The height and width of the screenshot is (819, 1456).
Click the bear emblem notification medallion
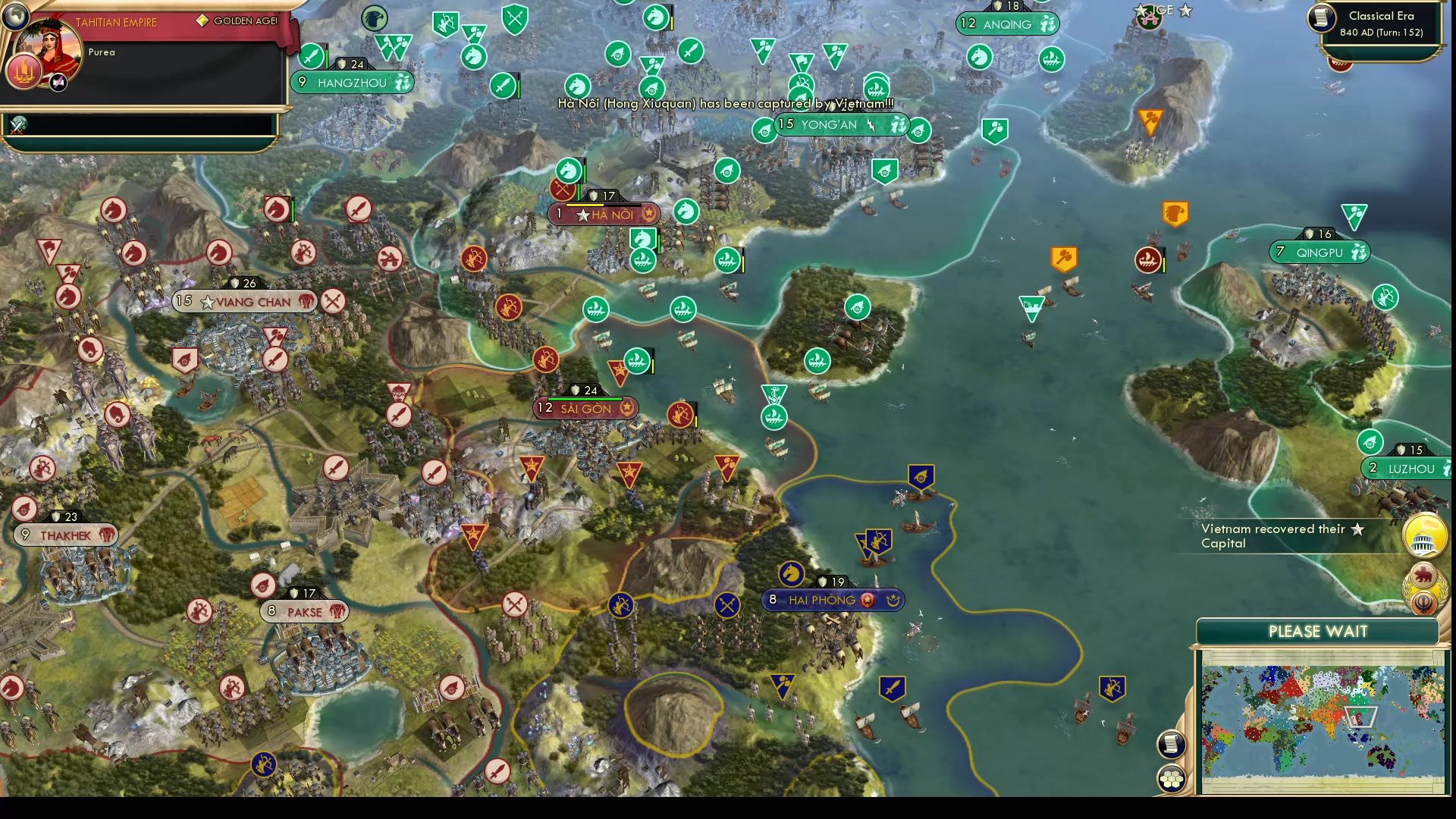point(1423,574)
